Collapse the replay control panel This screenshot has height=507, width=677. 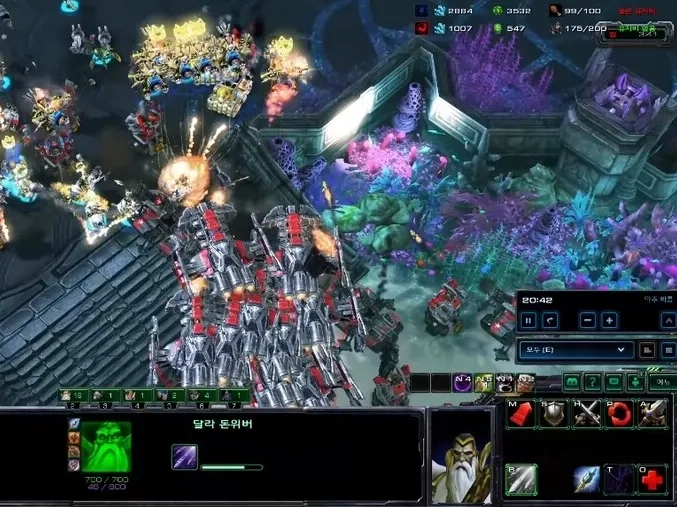(669, 321)
